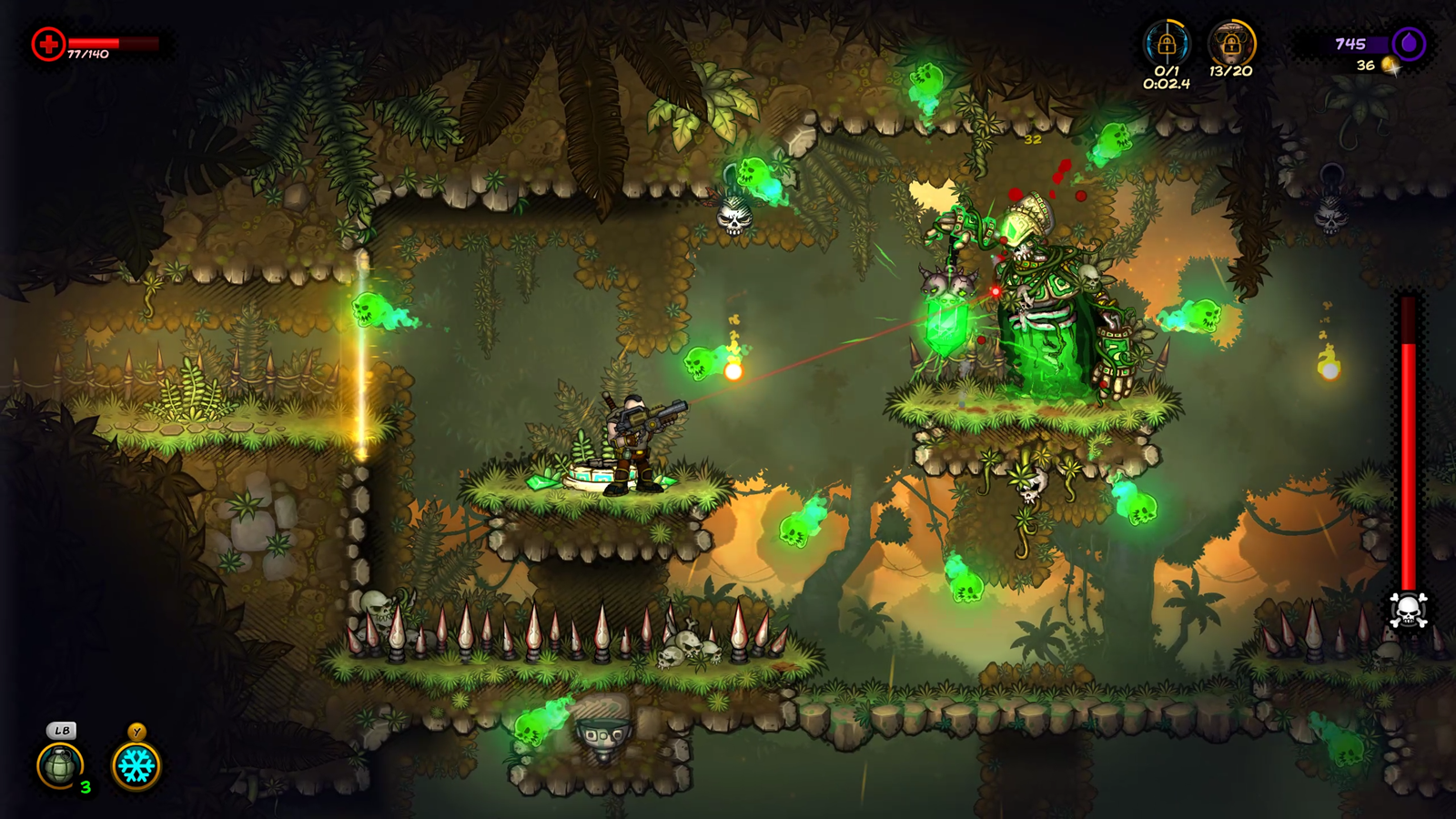Open the orange locked 13/20 objective icon
The width and height of the screenshot is (1456, 819).
click(x=1231, y=43)
